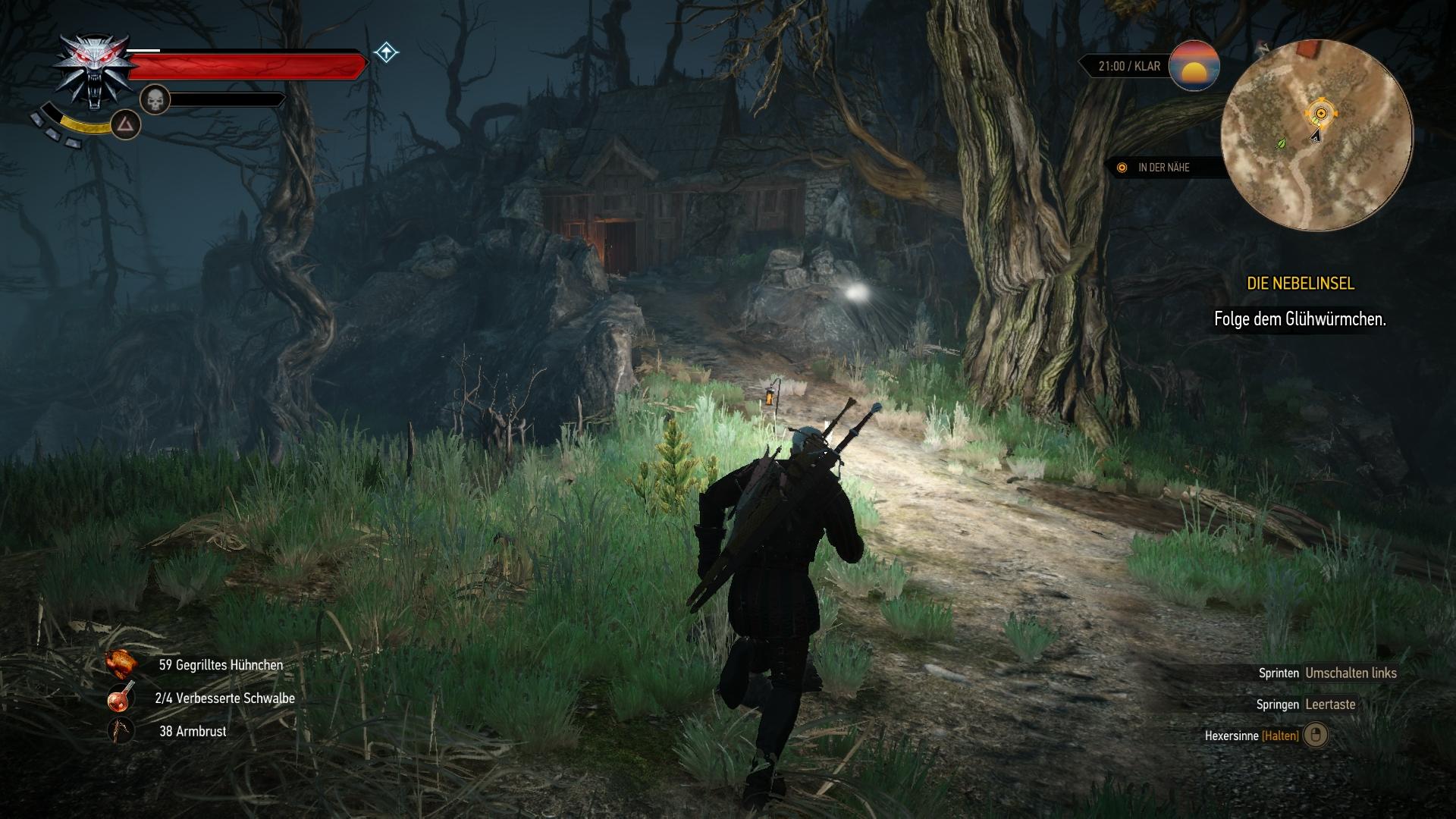Click the blue diamond buff icon
1456x819 pixels.
(386, 53)
